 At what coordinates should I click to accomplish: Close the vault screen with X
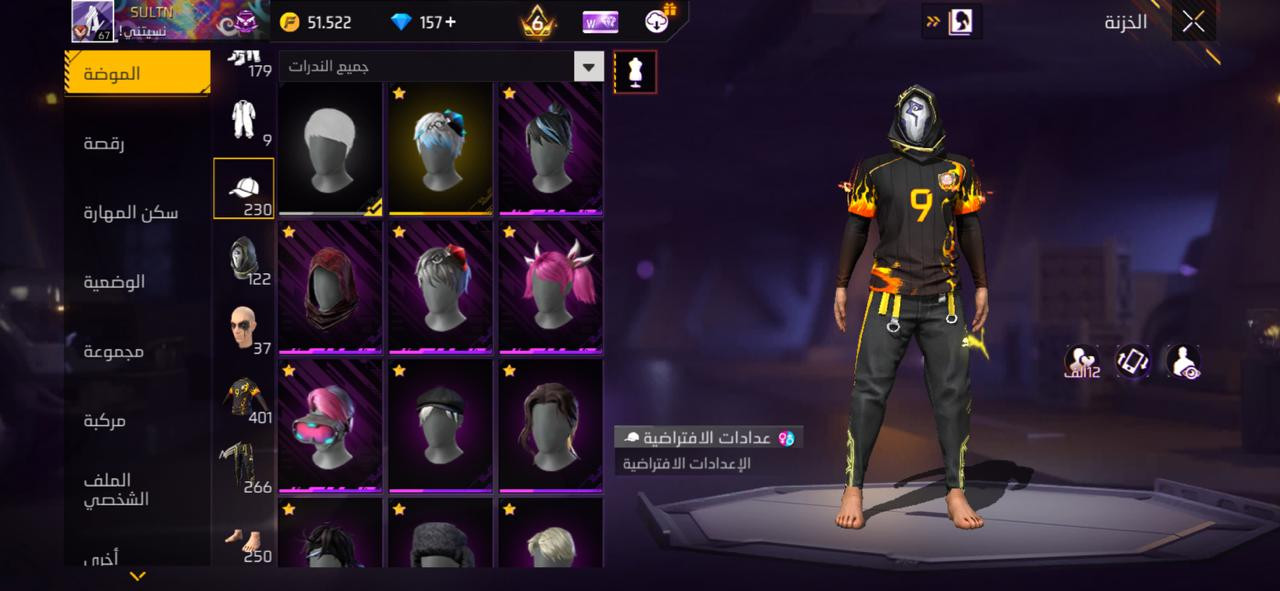(1193, 22)
